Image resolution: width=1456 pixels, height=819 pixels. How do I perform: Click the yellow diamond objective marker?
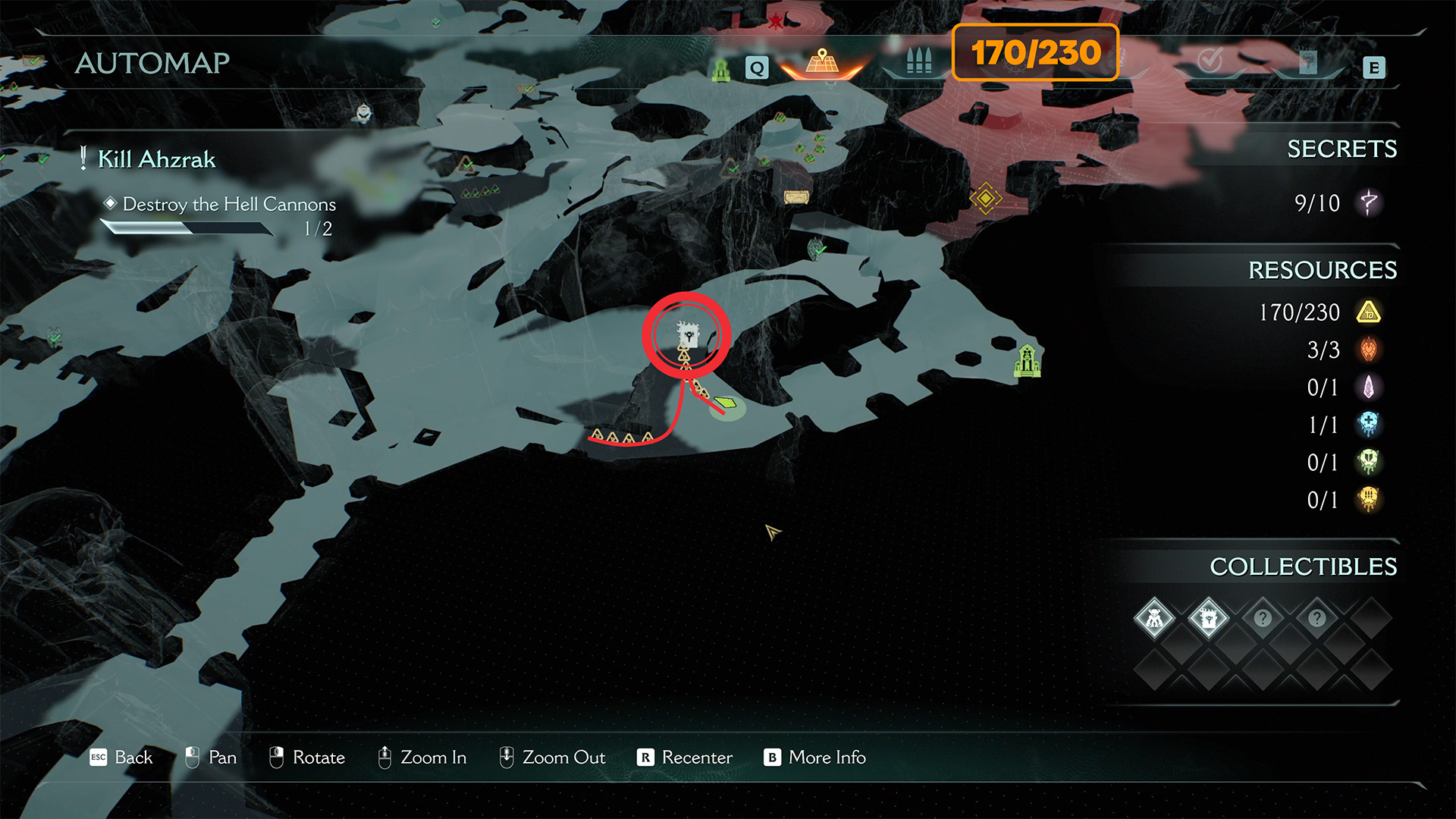click(985, 199)
